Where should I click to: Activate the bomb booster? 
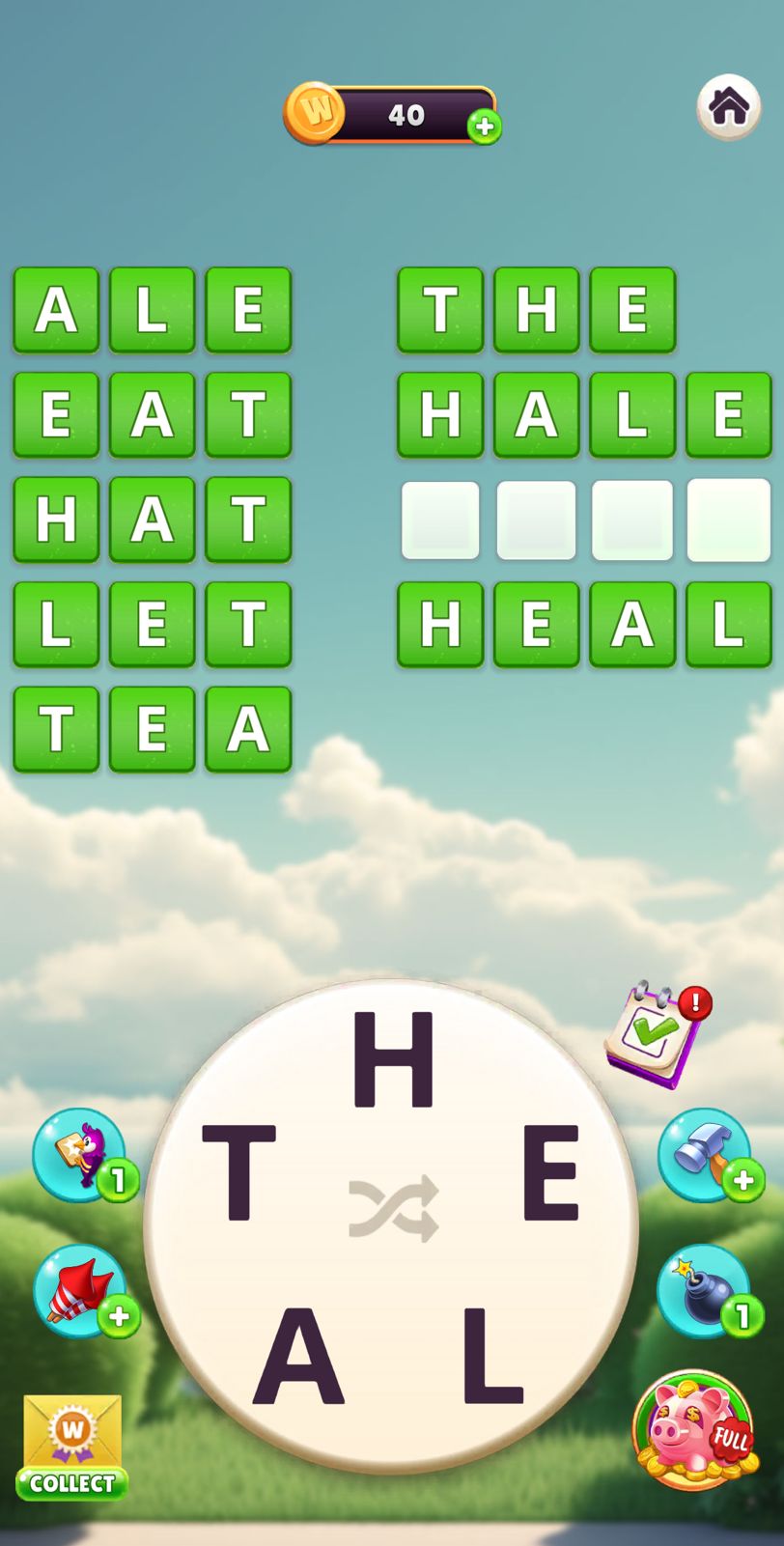704,1291
